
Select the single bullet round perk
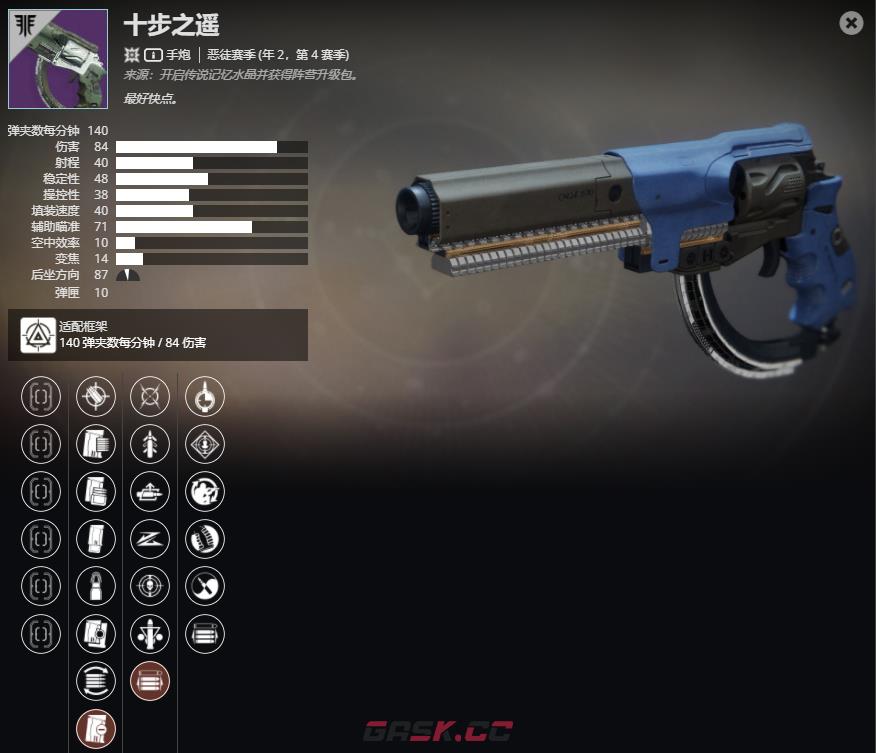pos(96,586)
